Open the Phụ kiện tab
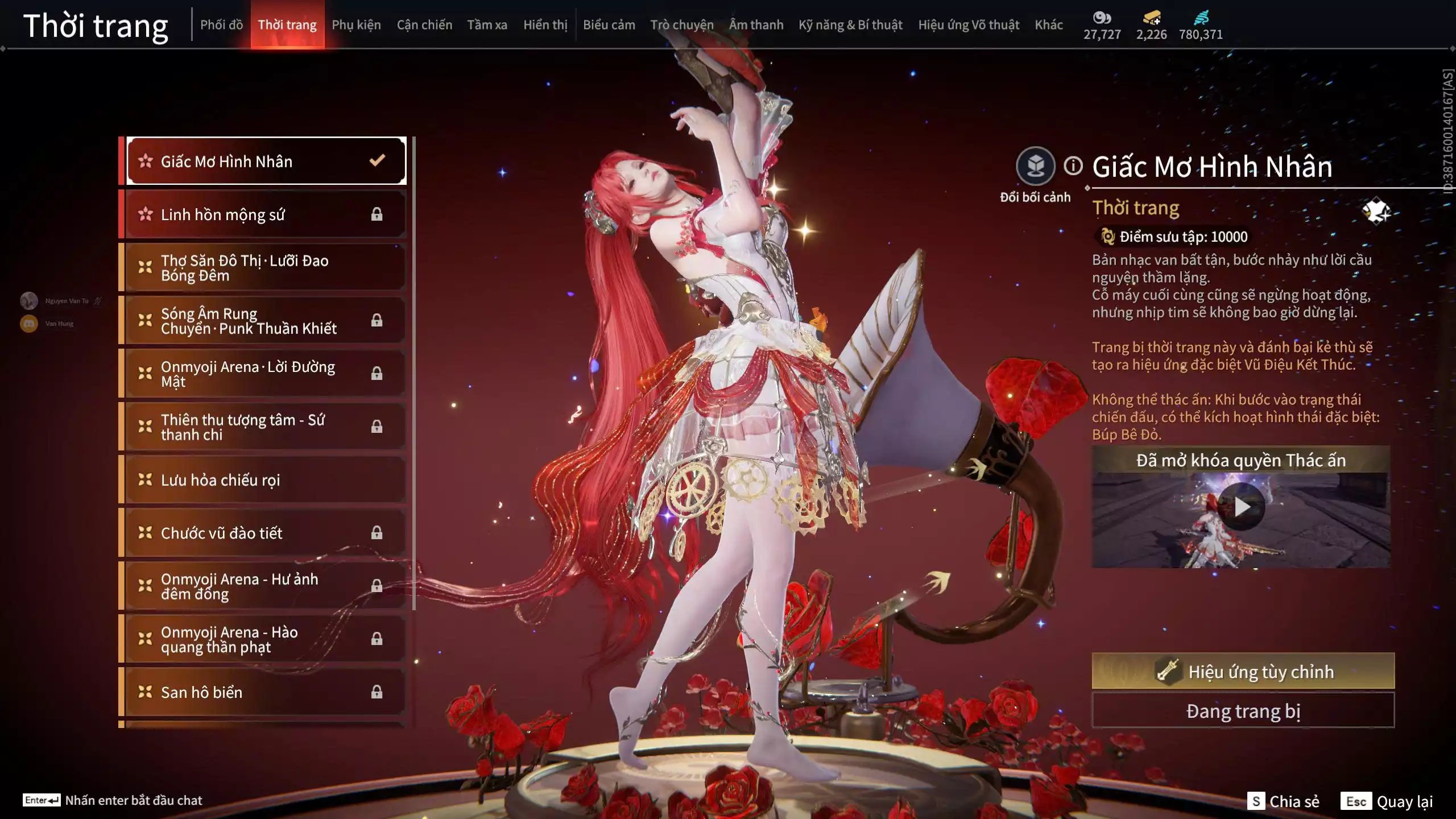Viewport: 1456px width, 819px height. (356, 25)
